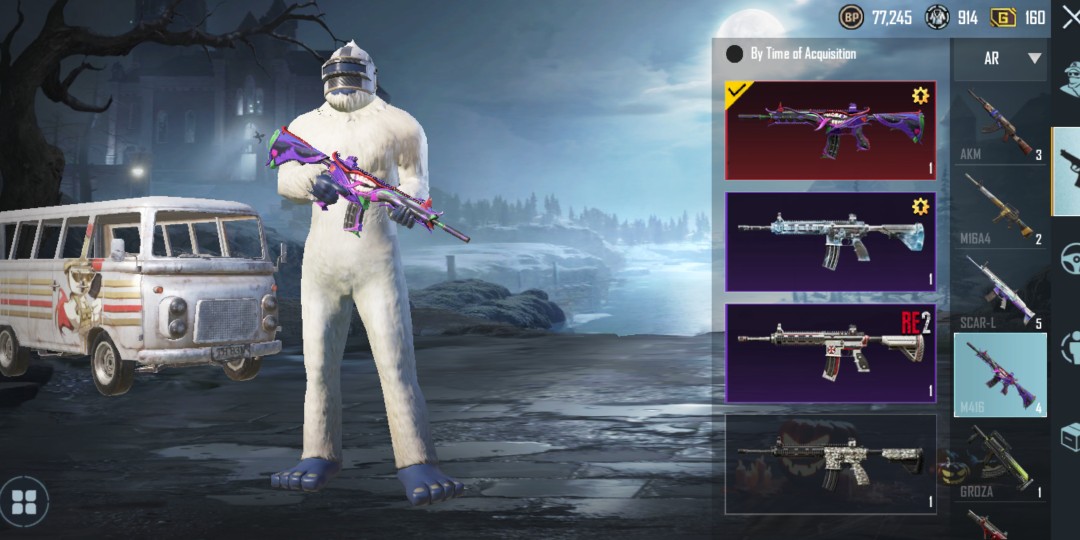Screen dimensions: 1080x540
Task: View the GROZA weapon skins
Action: 999,461
